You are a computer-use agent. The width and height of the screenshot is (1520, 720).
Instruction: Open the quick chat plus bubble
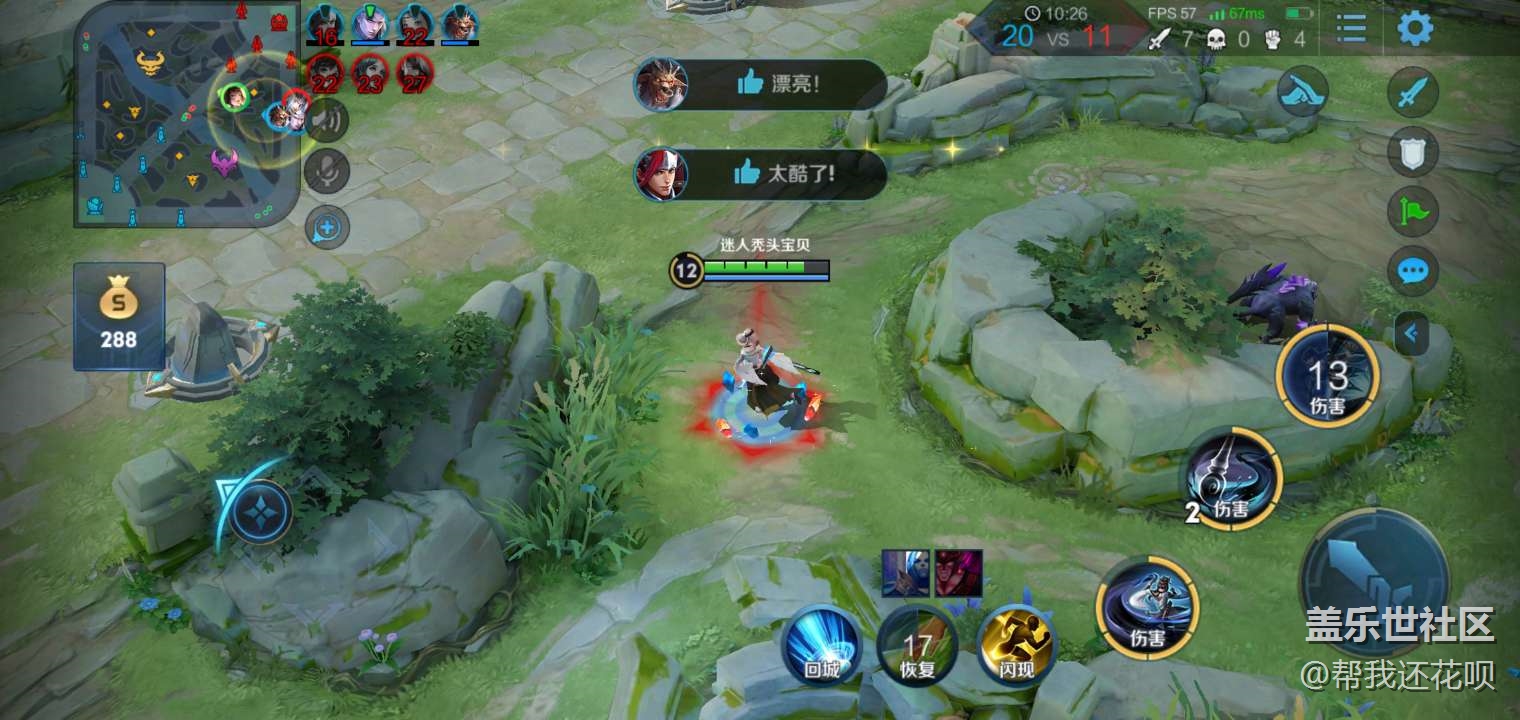(327, 228)
